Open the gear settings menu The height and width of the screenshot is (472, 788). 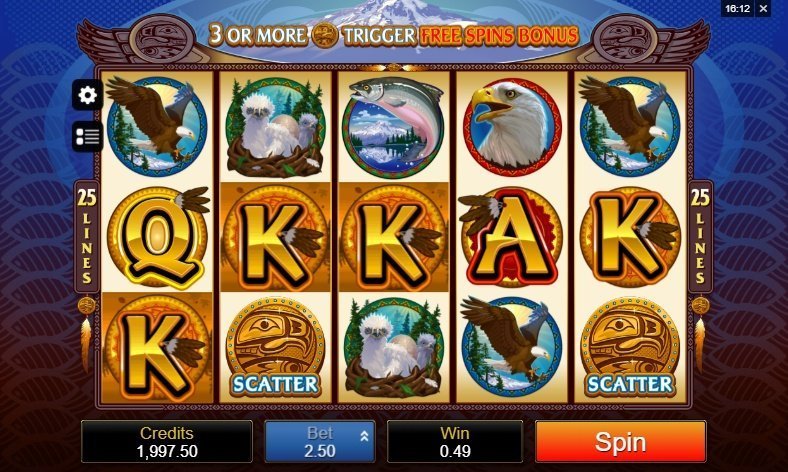[x=87, y=95]
